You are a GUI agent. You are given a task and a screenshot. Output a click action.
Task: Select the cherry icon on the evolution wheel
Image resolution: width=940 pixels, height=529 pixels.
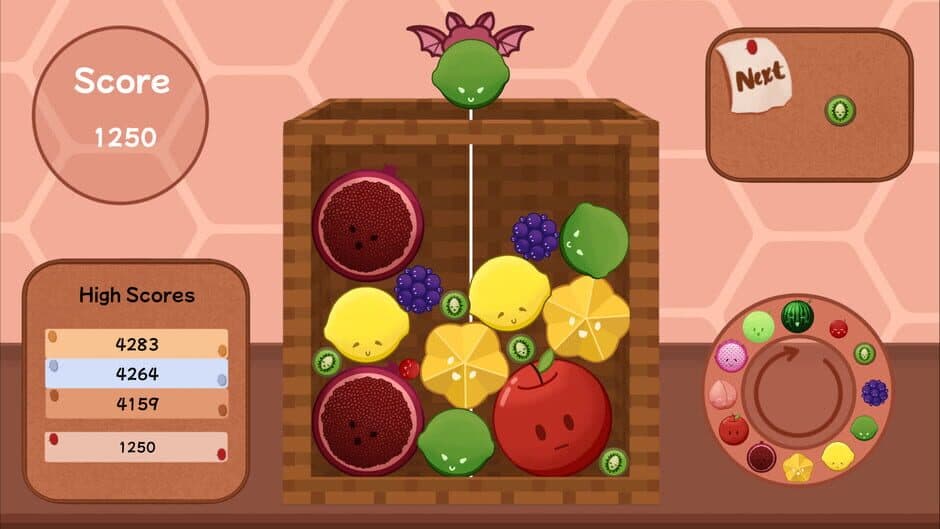pos(838,328)
